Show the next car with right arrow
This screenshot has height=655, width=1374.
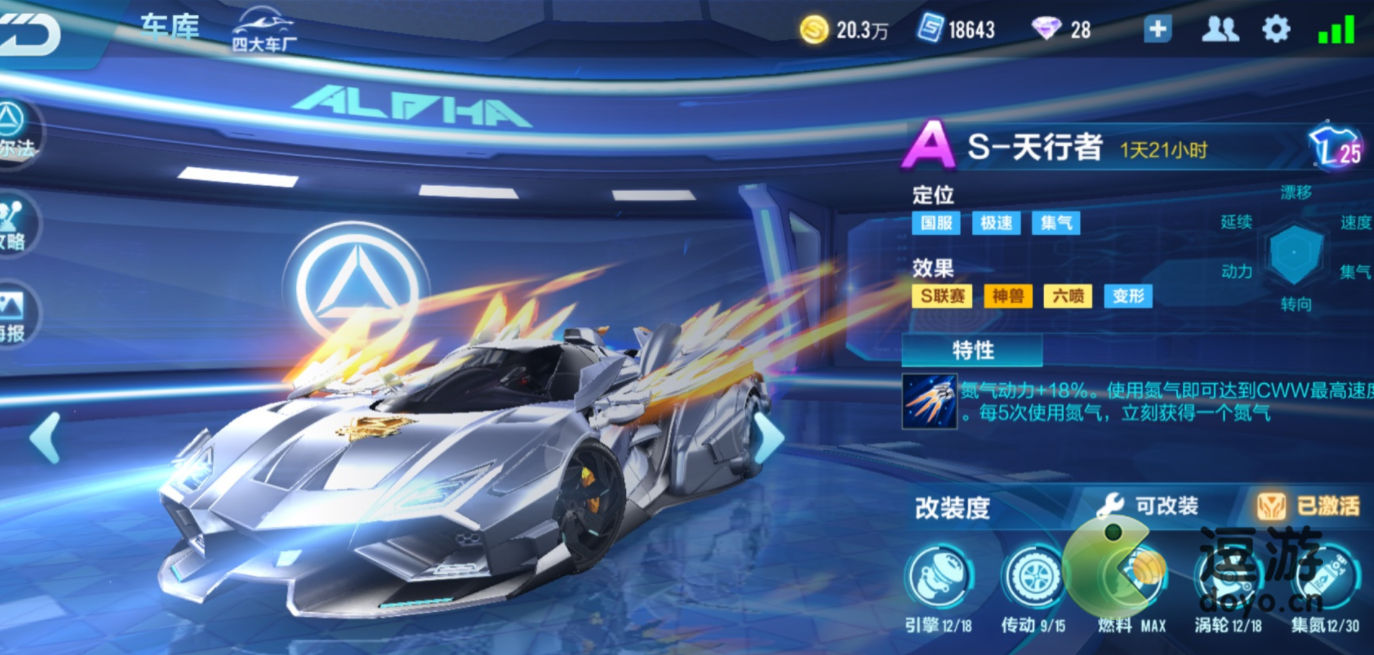767,438
